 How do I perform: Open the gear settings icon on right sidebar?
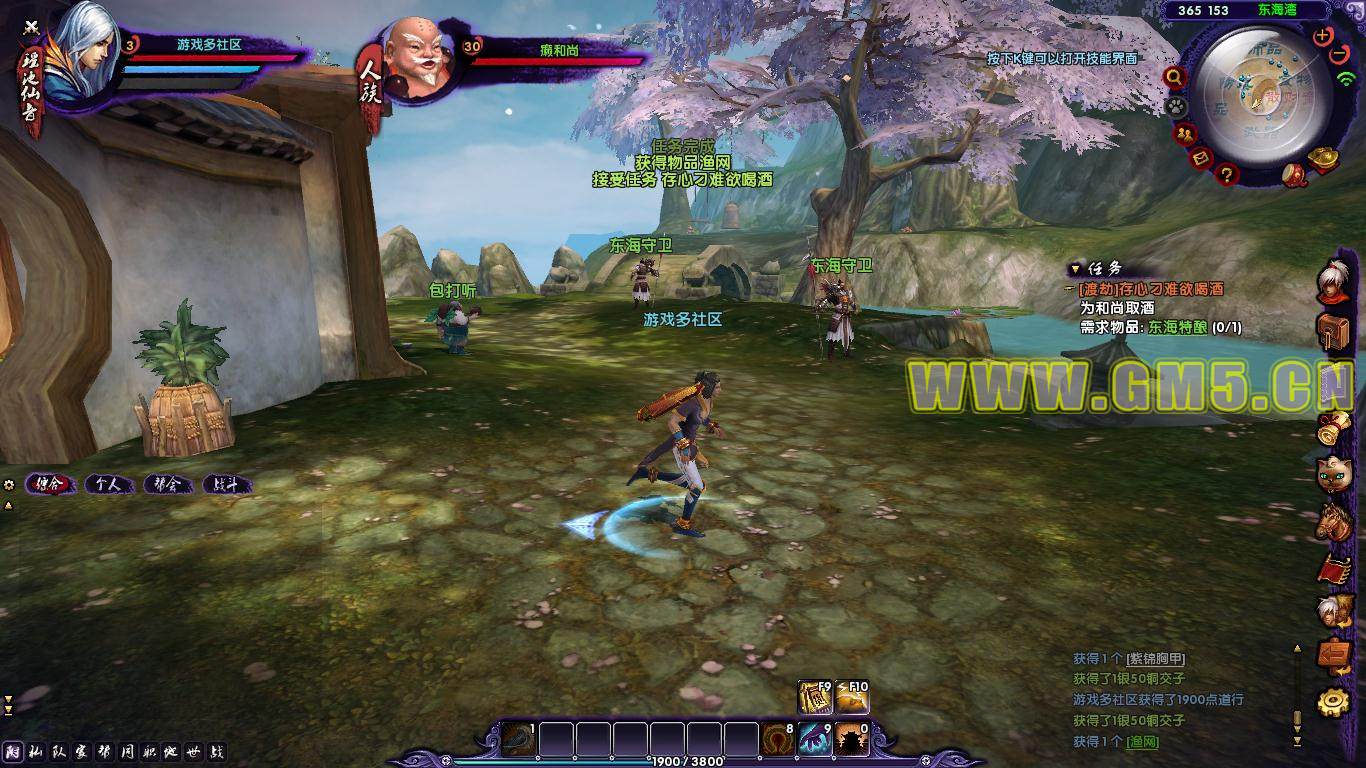click(1332, 701)
